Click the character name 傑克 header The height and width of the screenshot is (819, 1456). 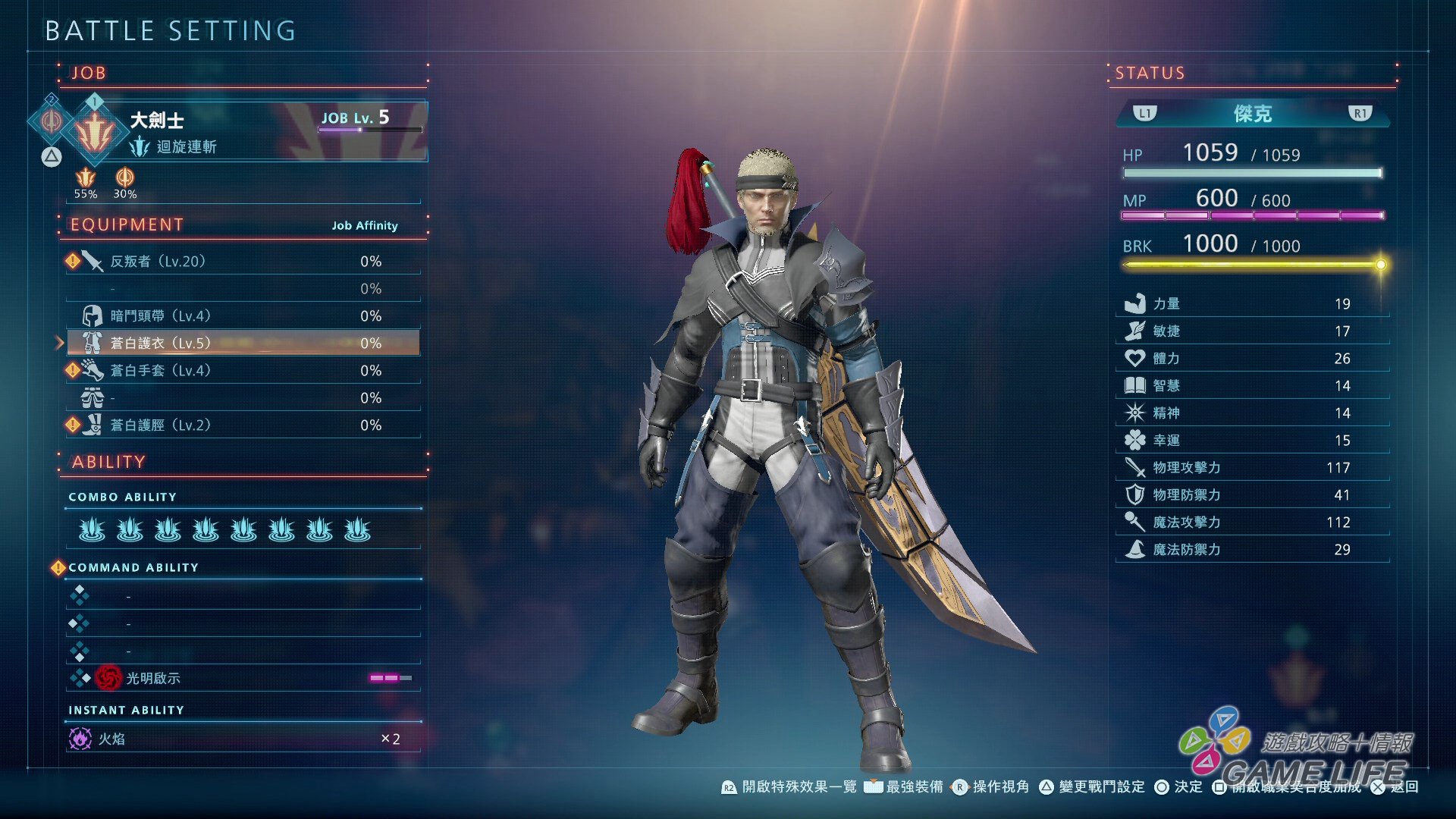coord(1252,114)
